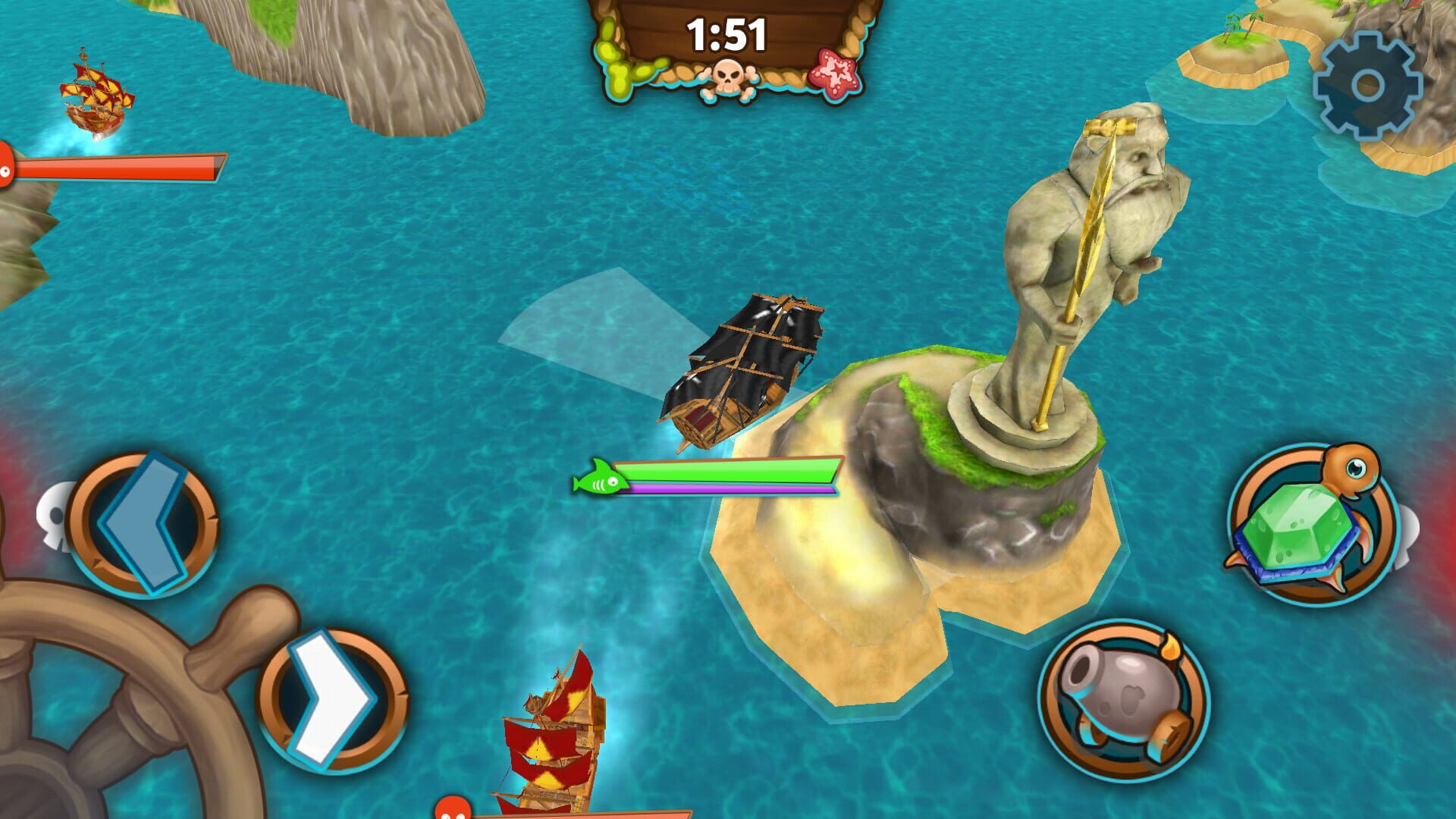The width and height of the screenshot is (1456, 819).
Task: Fire the cannon button
Action: point(1122,701)
